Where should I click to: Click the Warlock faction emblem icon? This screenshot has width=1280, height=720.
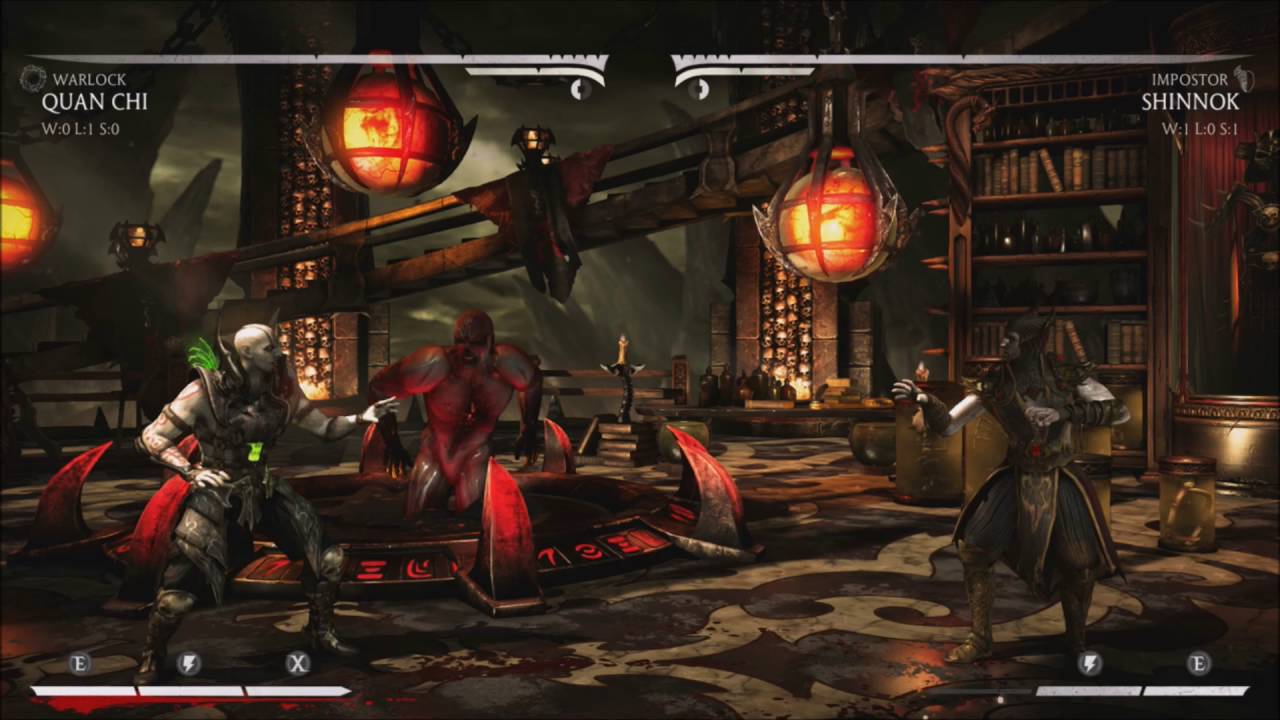tap(33, 76)
